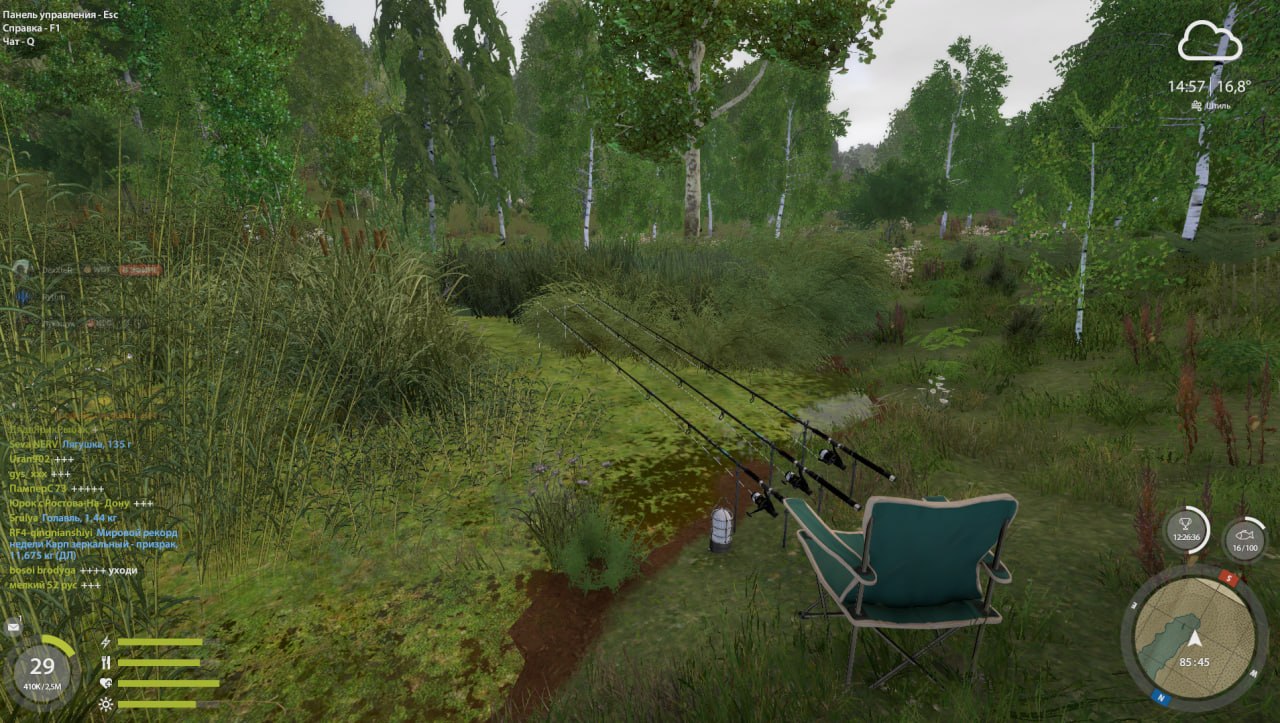Click DexXteR's avatar in the friends list
This screenshot has height=723, width=1280.
[22, 269]
